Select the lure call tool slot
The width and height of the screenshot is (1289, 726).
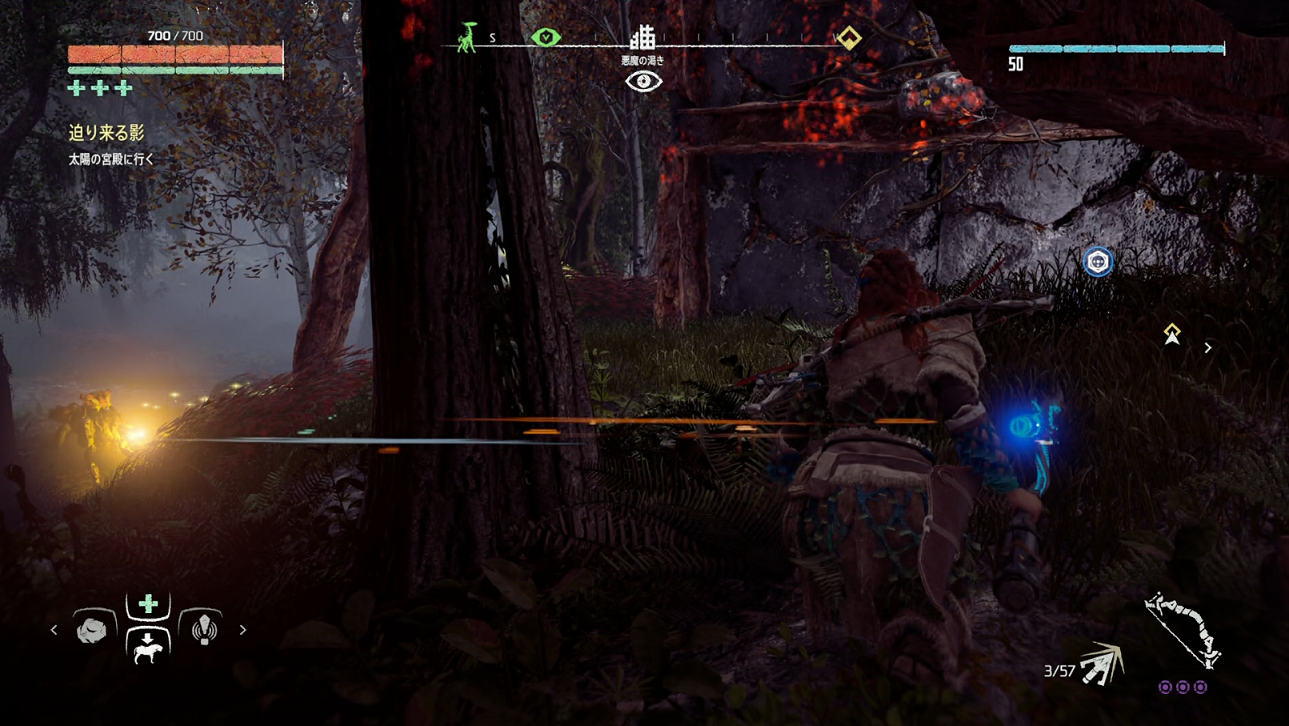coord(204,629)
